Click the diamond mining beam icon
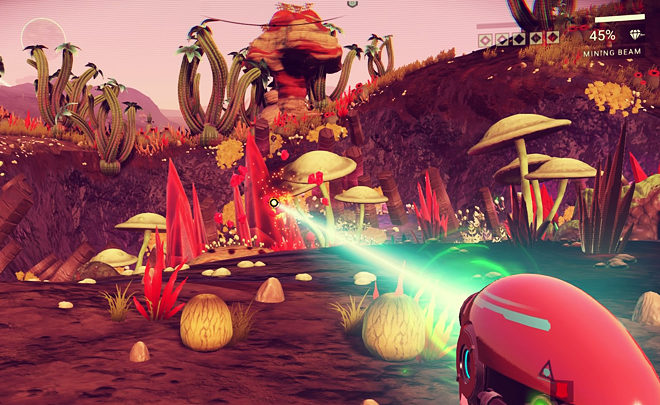 638,35
